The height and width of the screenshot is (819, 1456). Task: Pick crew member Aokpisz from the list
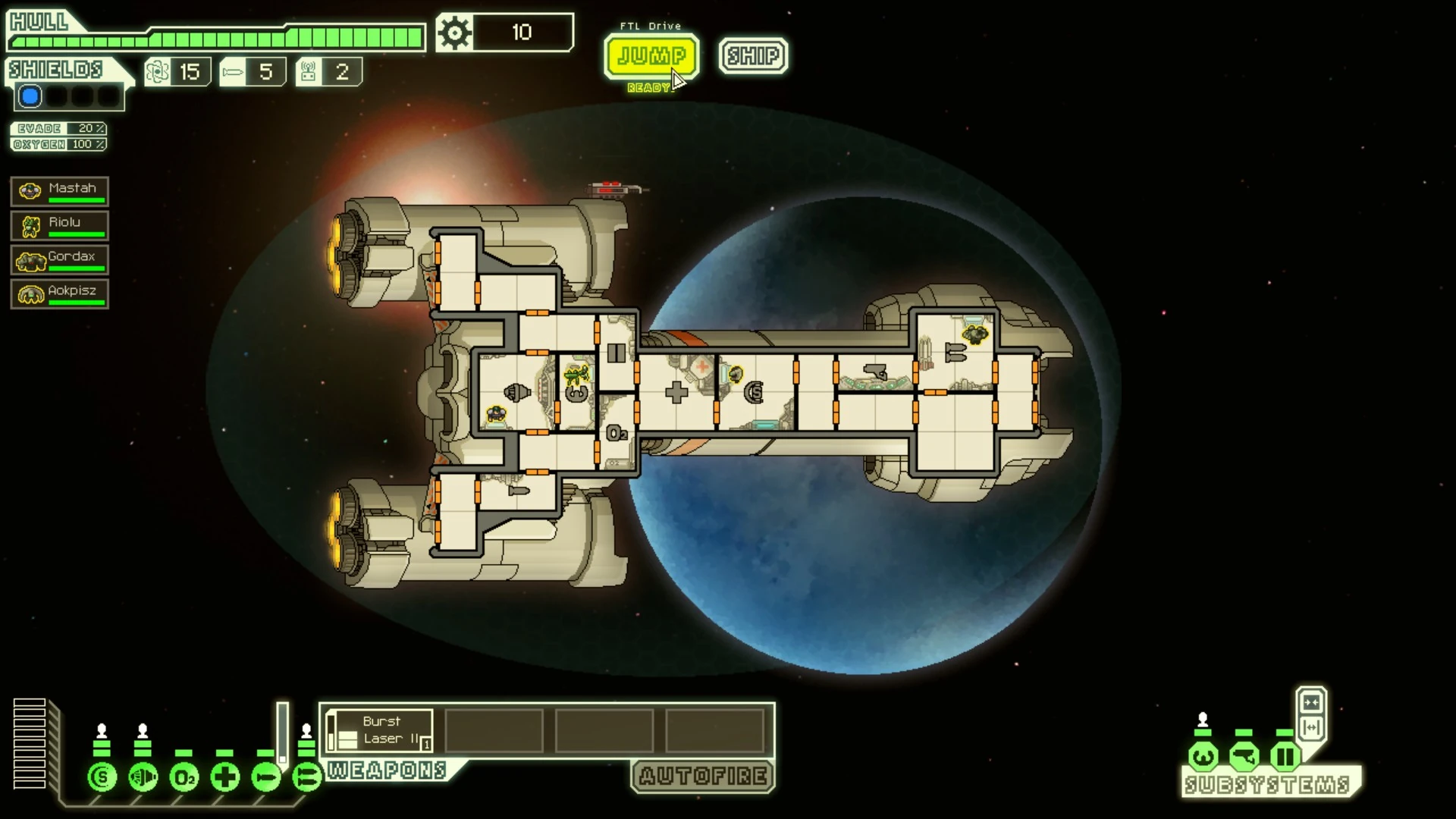click(x=60, y=293)
